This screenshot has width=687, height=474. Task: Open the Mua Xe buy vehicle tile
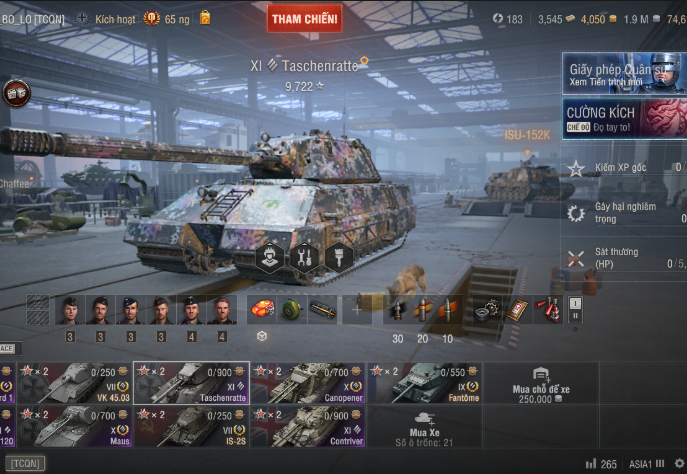pyautogui.click(x=426, y=426)
